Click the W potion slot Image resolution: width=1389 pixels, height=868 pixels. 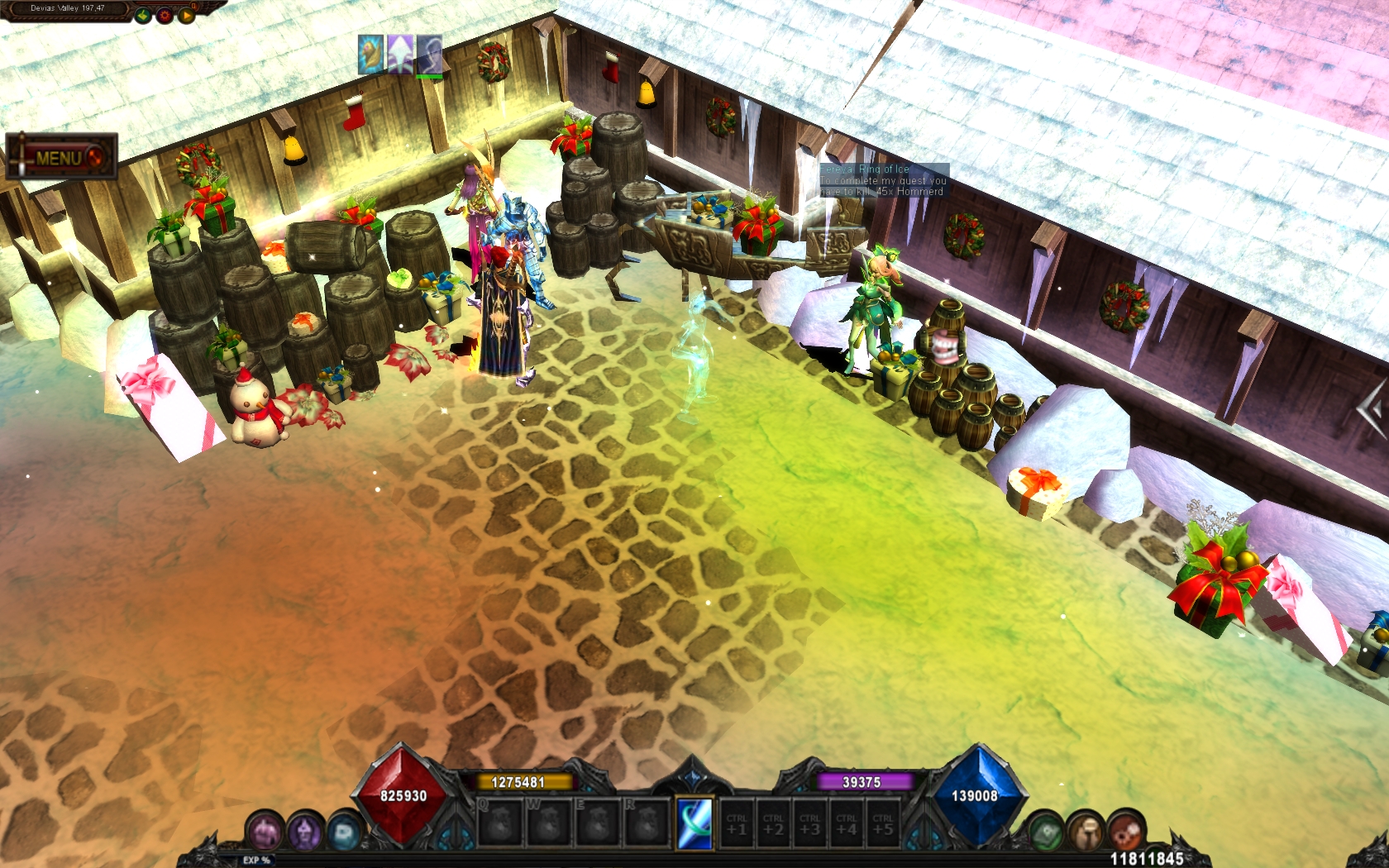click(x=549, y=822)
